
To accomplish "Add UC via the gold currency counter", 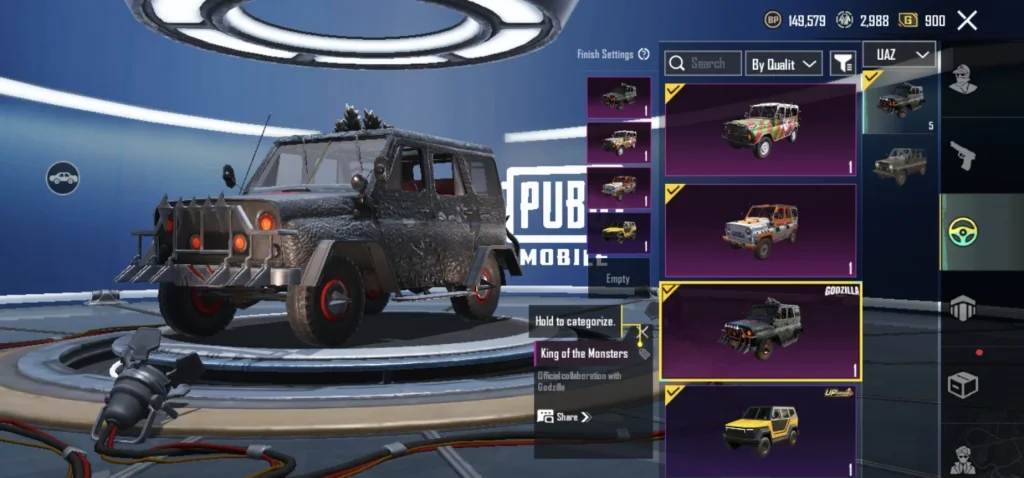I will click(922, 20).
